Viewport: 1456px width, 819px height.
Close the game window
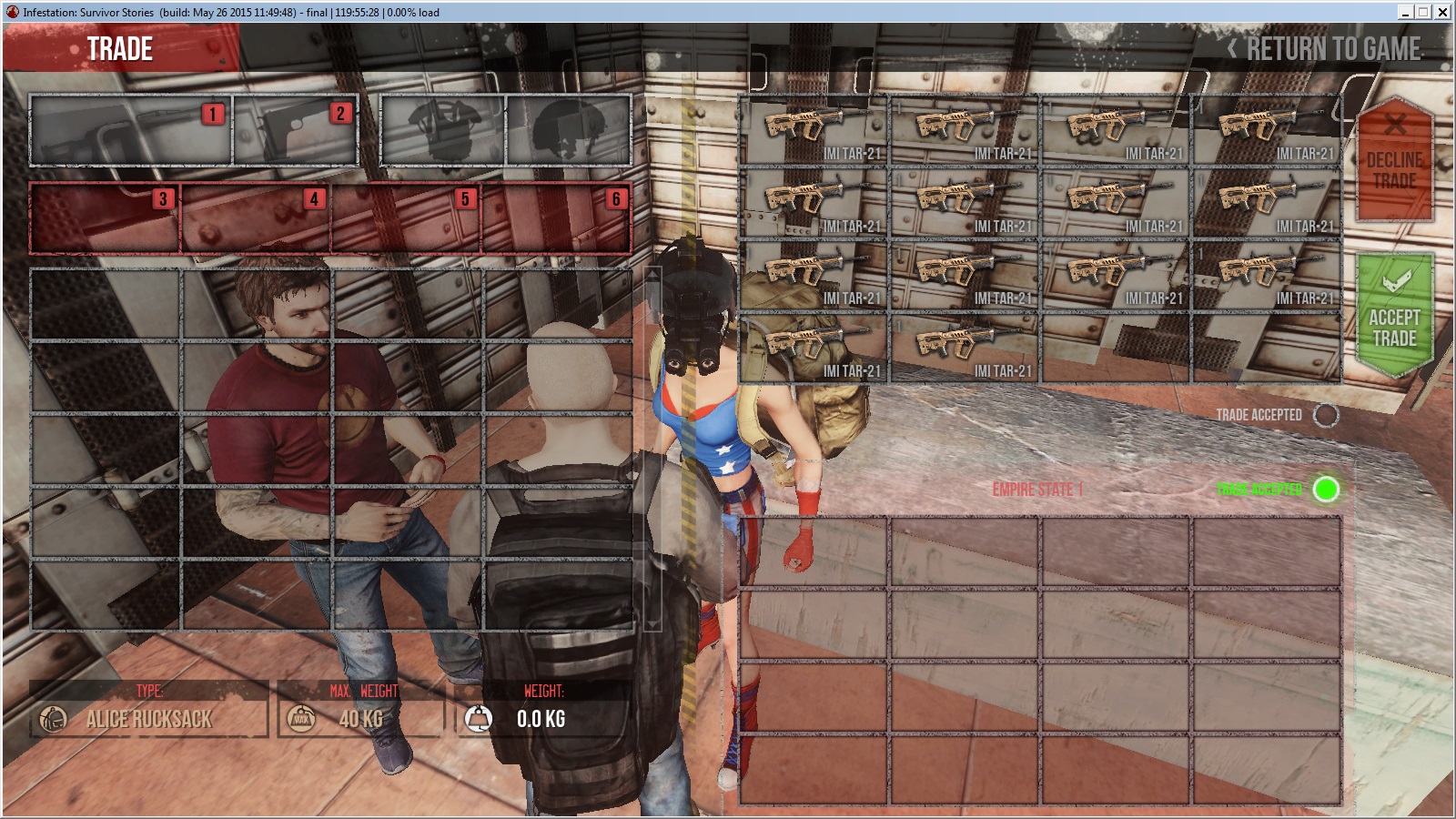(x=1442, y=12)
